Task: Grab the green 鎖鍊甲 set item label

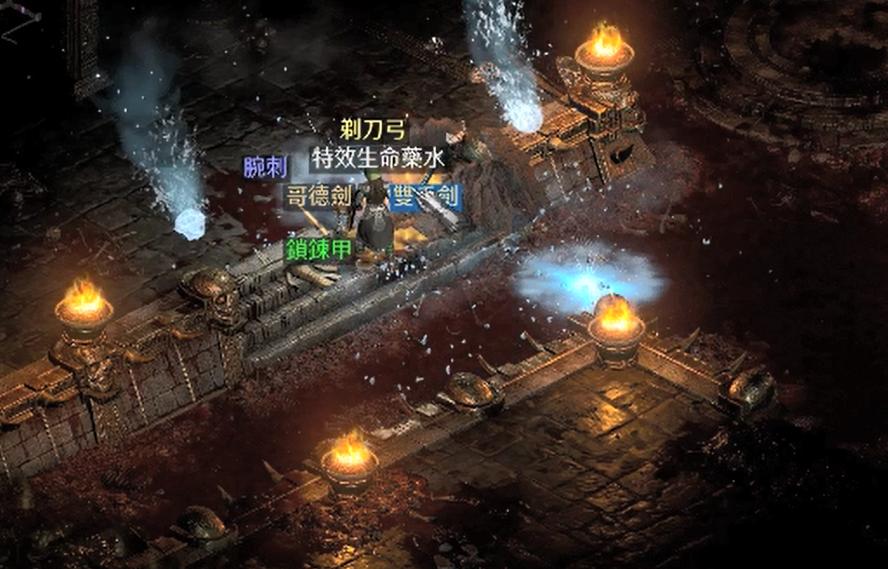Action: coord(319,249)
